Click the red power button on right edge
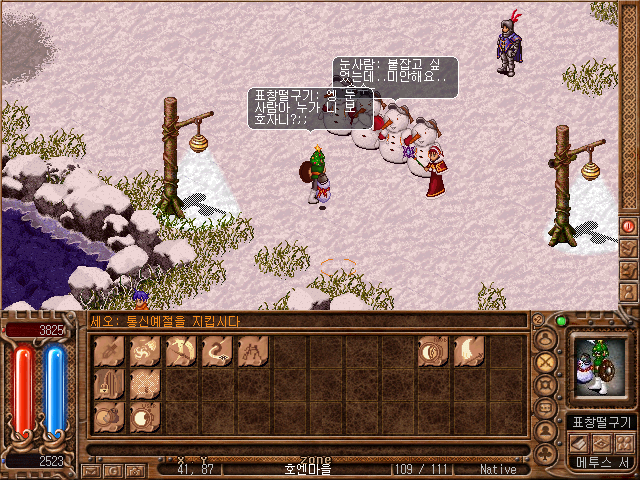 click(x=628, y=225)
